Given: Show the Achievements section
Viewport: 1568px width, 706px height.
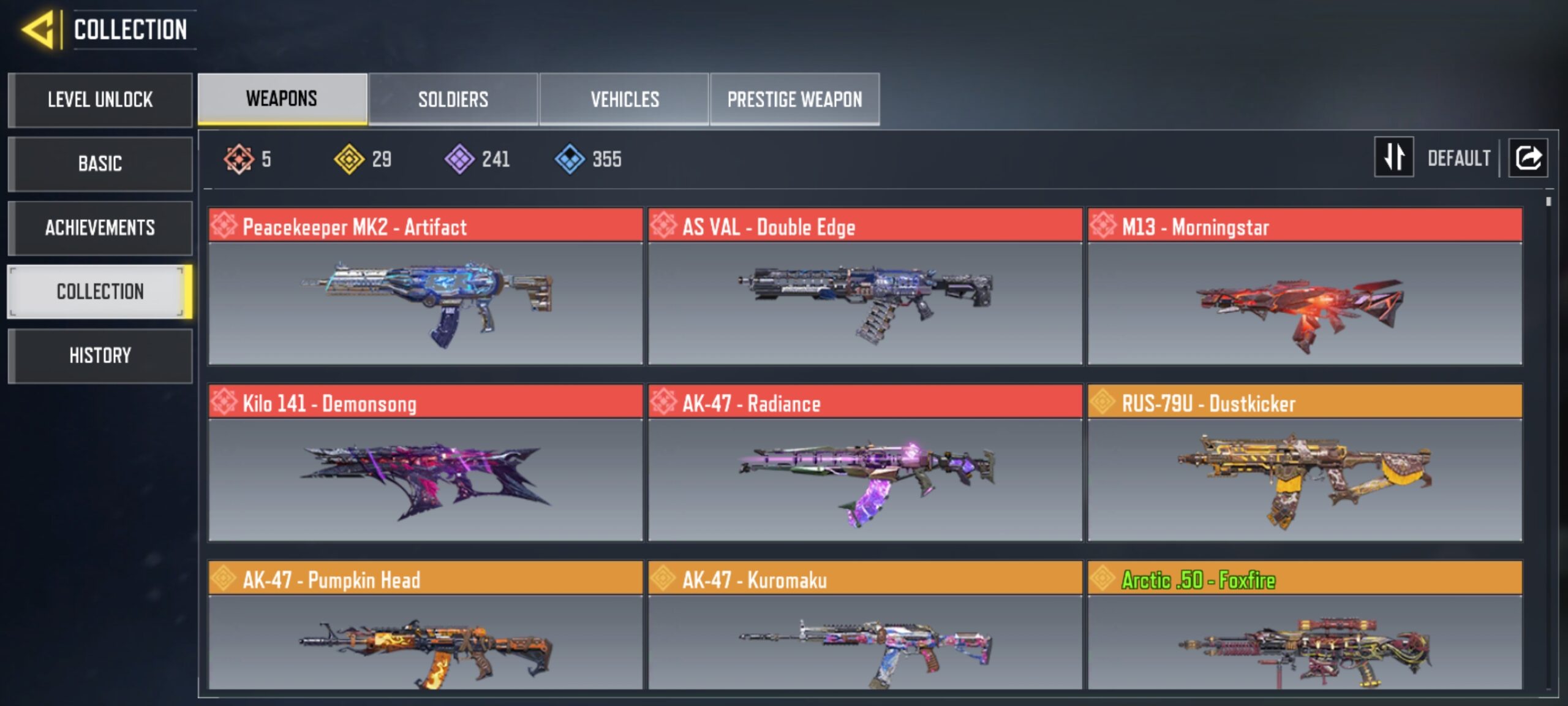Looking at the screenshot, I should click(x=100, y=228).
